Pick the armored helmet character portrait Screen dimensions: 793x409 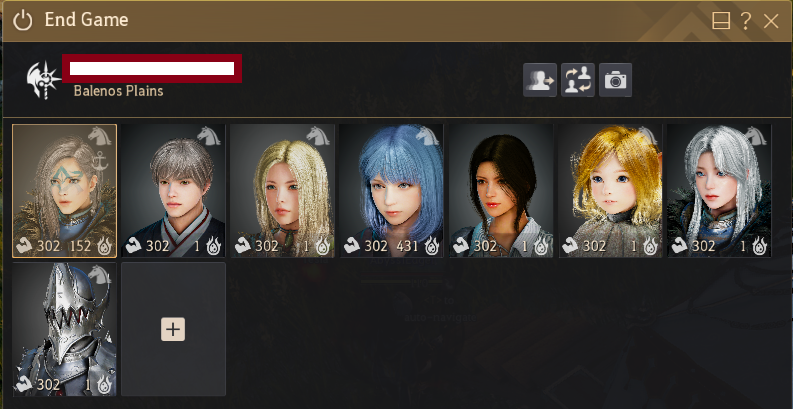(x=65, y=329)
